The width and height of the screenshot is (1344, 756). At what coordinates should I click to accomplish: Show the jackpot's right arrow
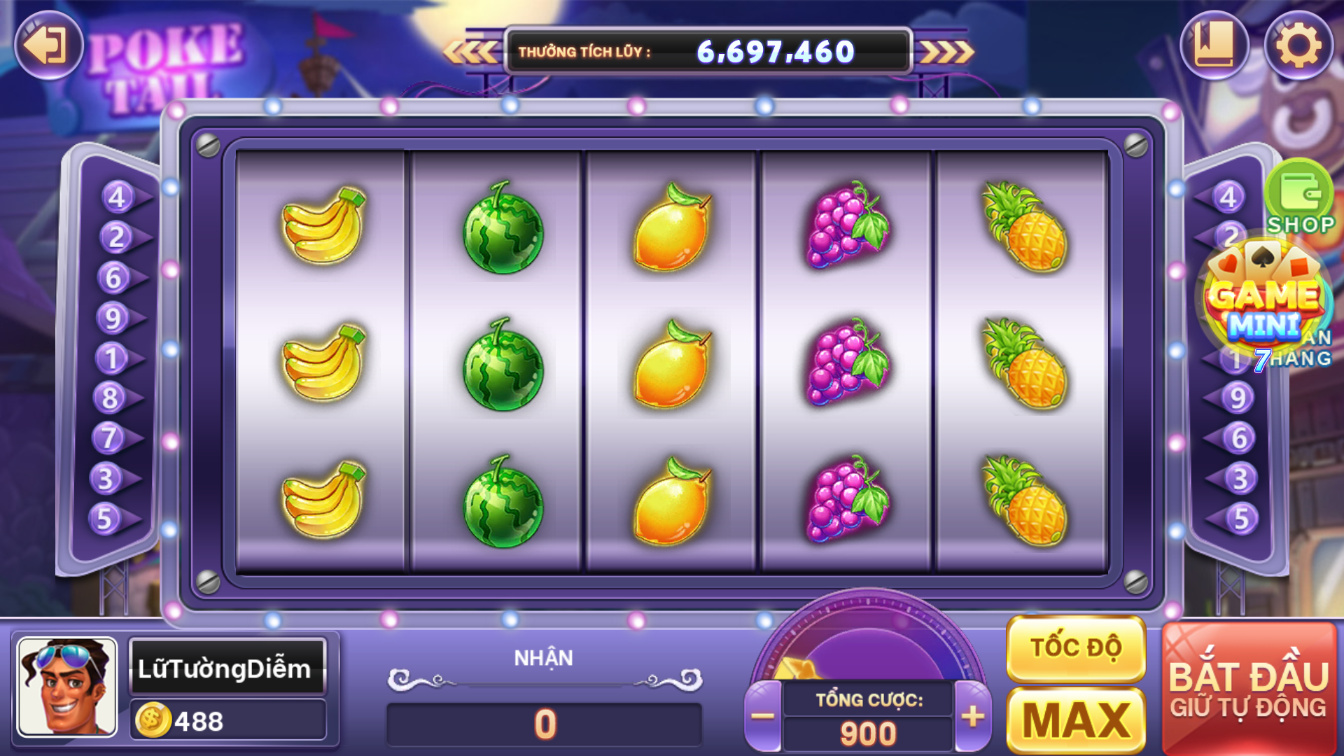tap(946, 51)
